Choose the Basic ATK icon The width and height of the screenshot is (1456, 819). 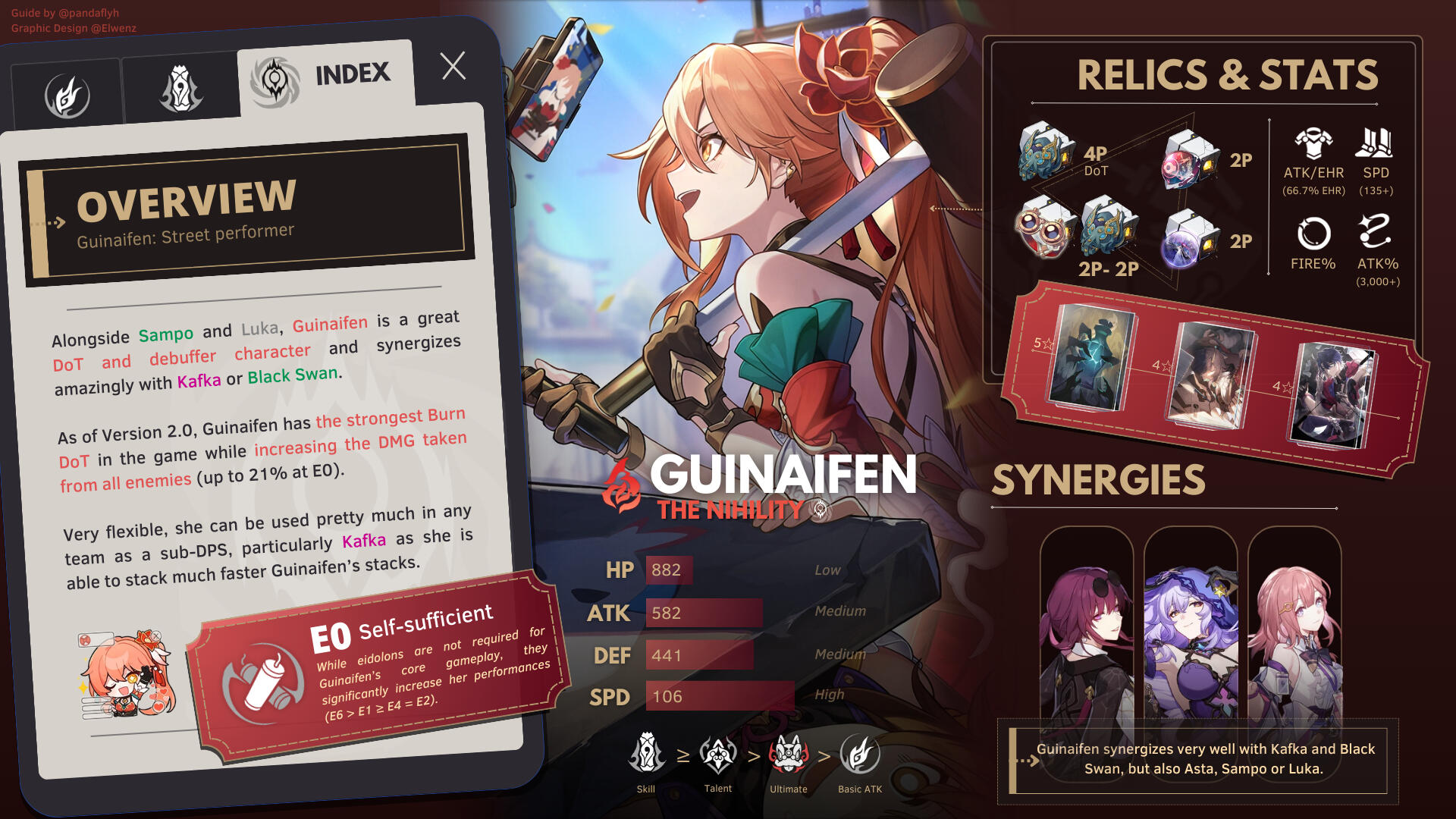[860, 754]
